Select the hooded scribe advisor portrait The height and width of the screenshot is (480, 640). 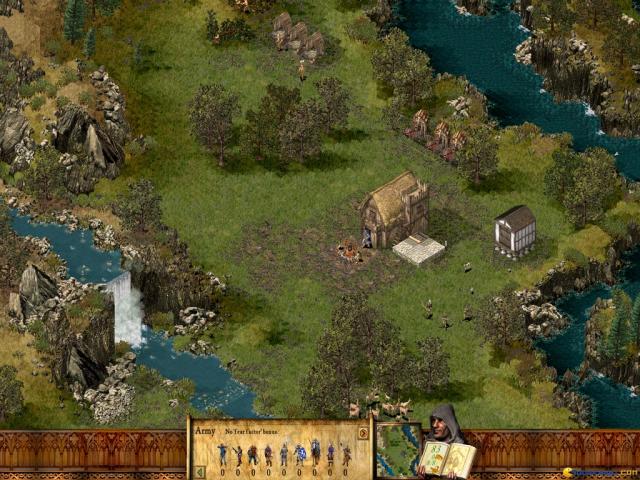point(444,422)
